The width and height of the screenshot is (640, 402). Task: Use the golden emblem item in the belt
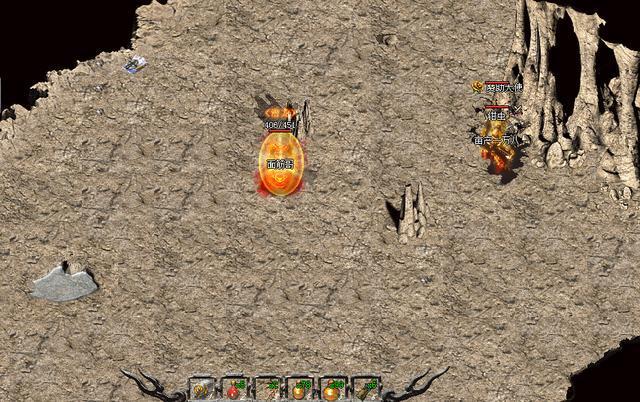(200, 389)
